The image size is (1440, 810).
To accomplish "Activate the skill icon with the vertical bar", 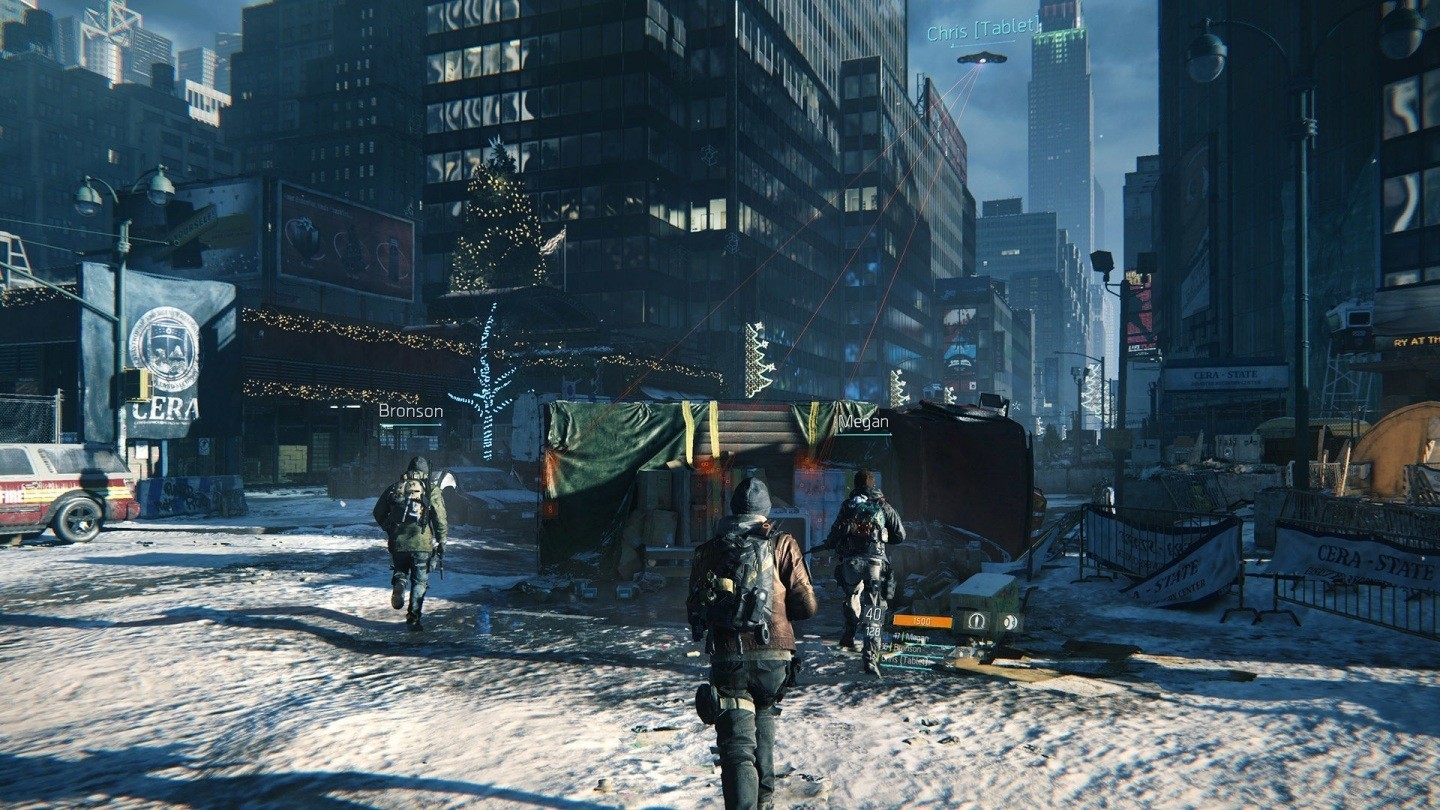I will click(x=977, y=621).
